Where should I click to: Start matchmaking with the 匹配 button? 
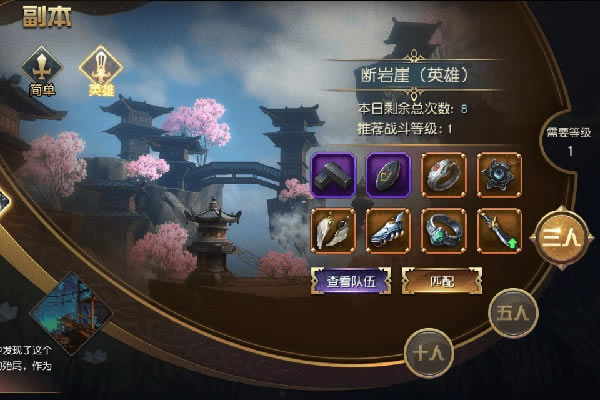coord(436,282)
